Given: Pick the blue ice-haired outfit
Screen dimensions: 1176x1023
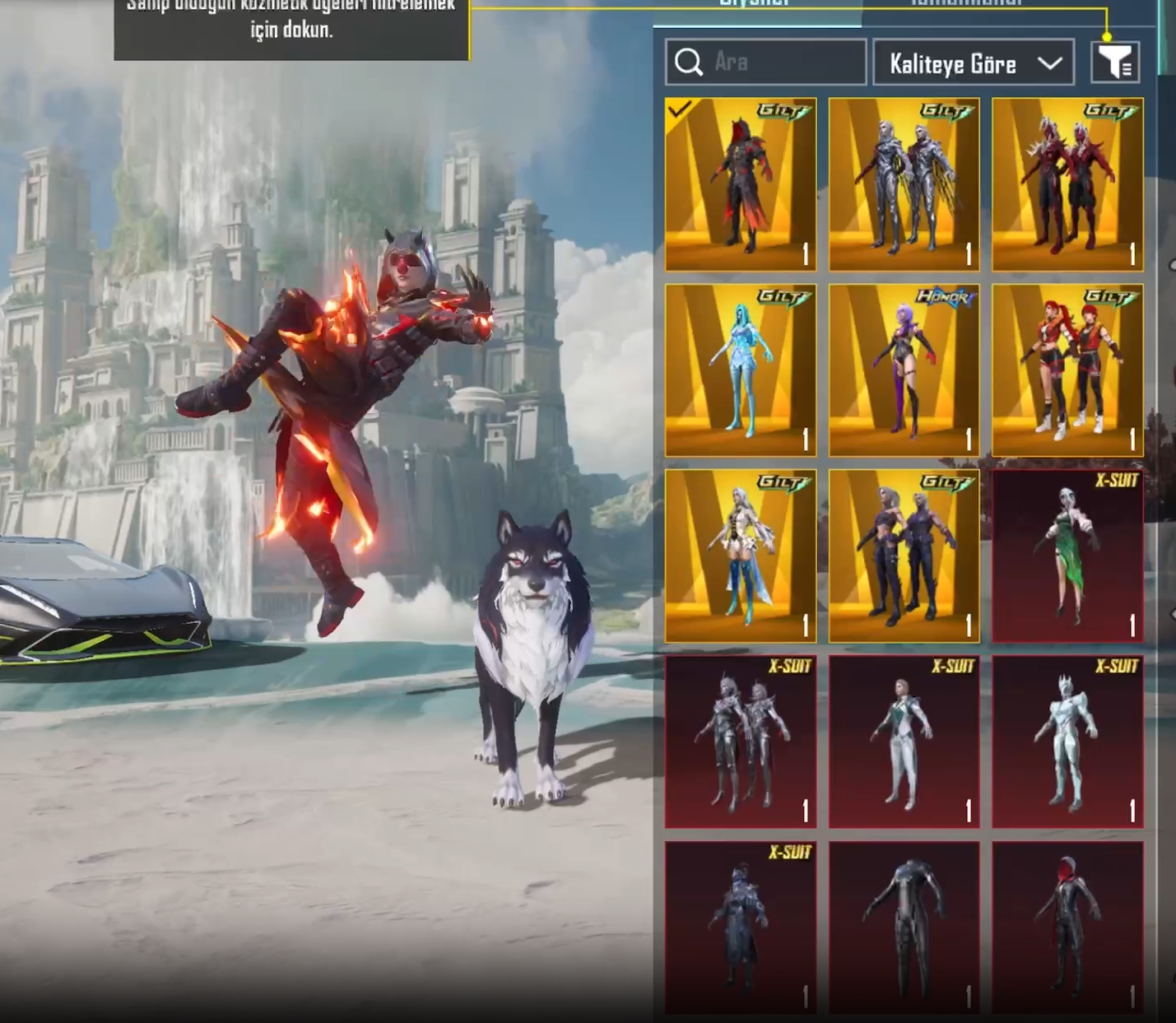Looking at the screenshot, I should [741, 370].
